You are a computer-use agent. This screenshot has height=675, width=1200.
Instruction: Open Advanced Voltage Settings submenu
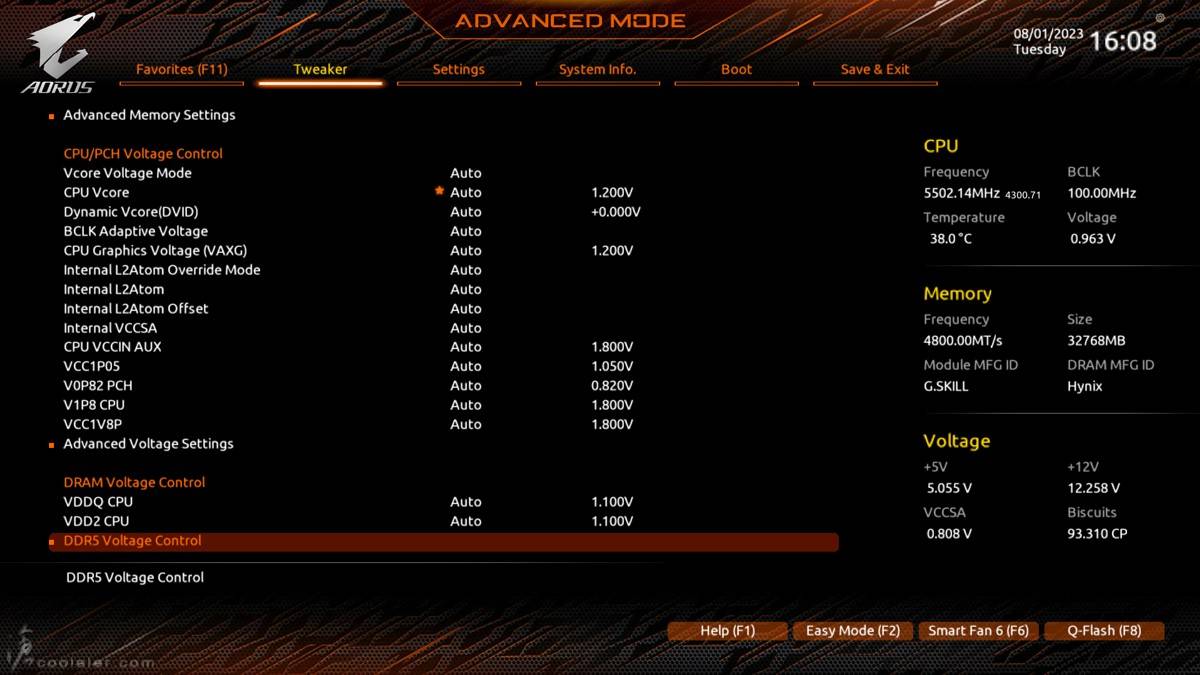coord(148,444)
